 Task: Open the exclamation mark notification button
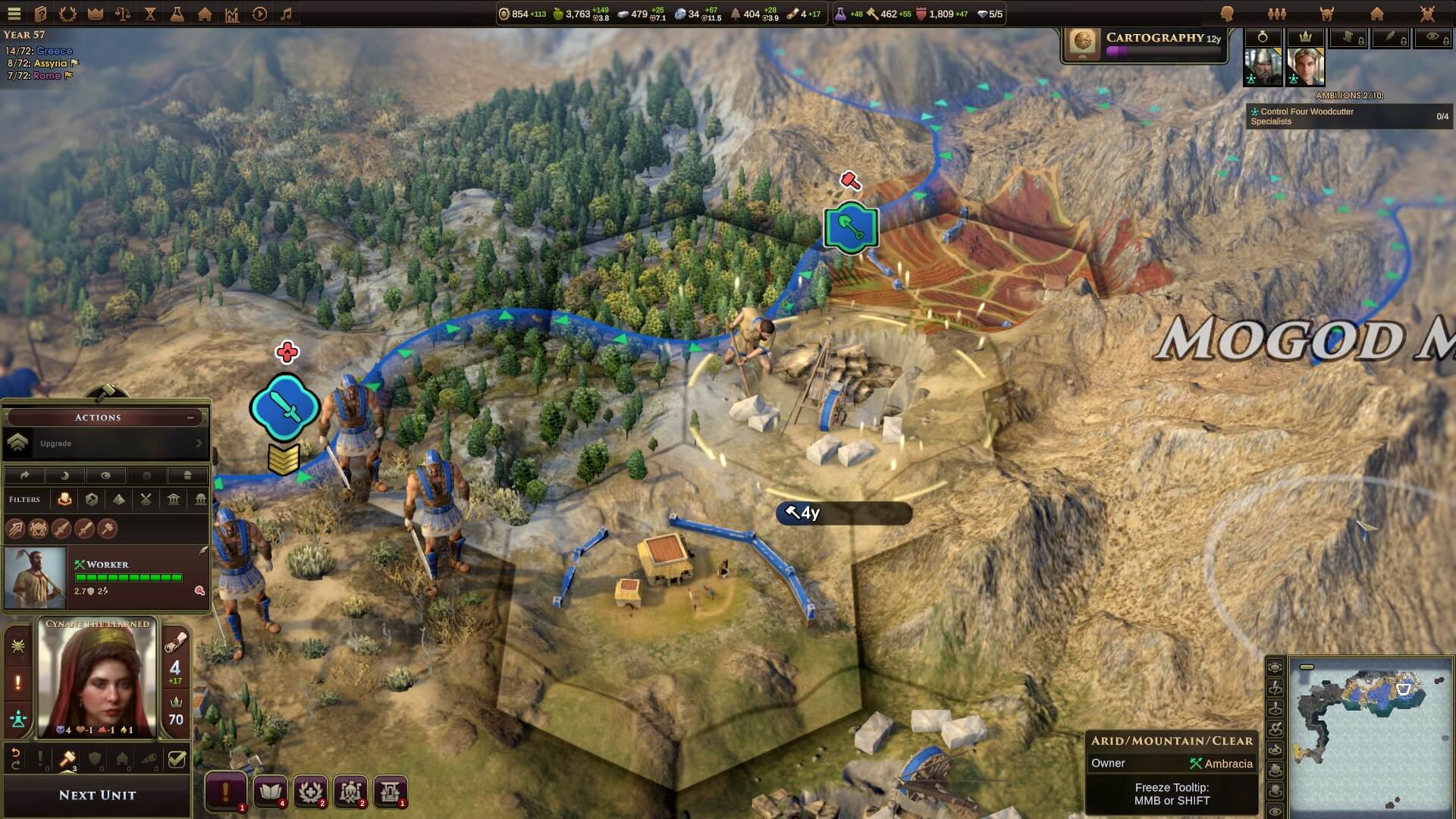[x=225, y=792]
